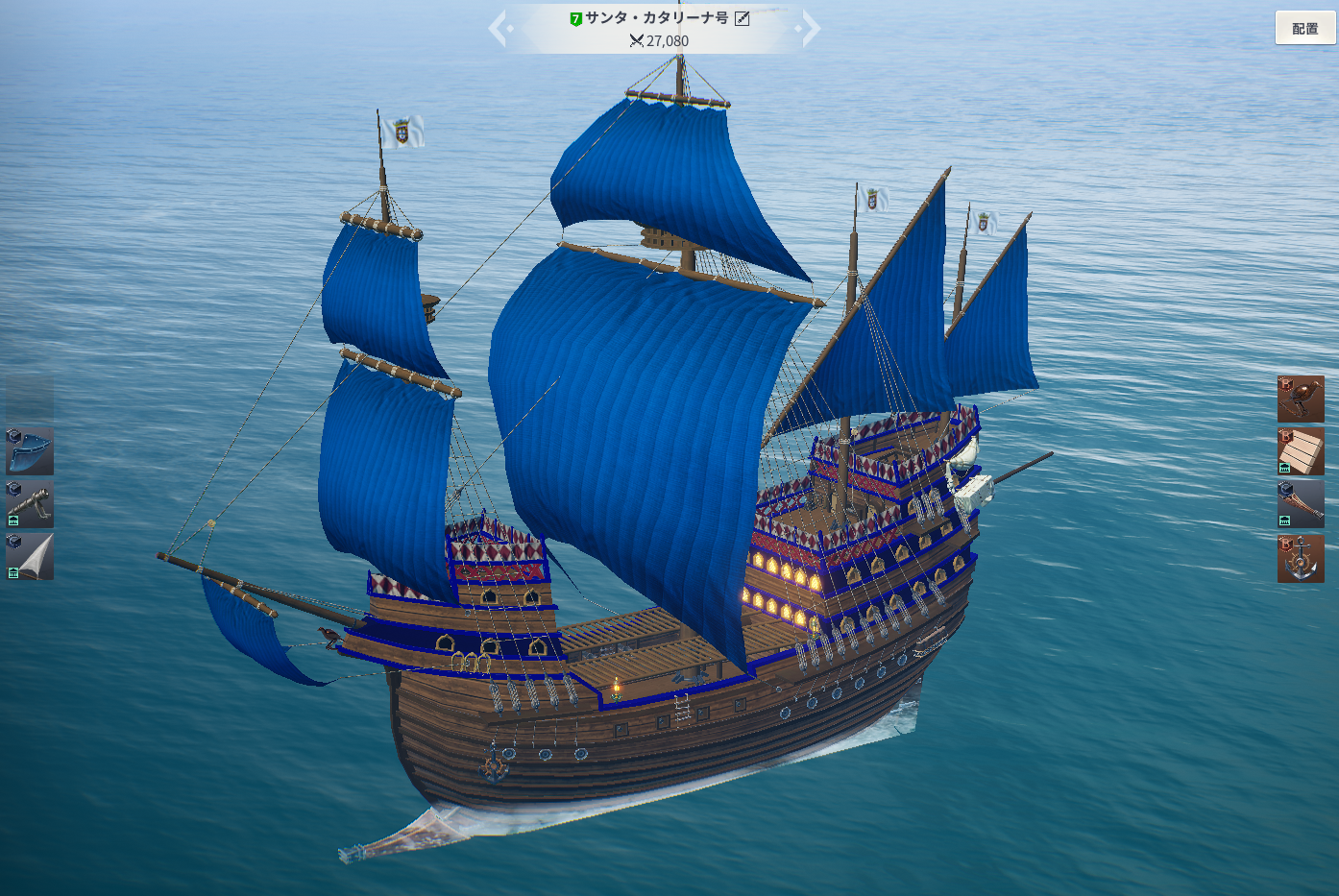The height and width of the screenshot is (896, 1339).
Task: Switch to the previous ship with left arrow
Action: pos(499,28)
